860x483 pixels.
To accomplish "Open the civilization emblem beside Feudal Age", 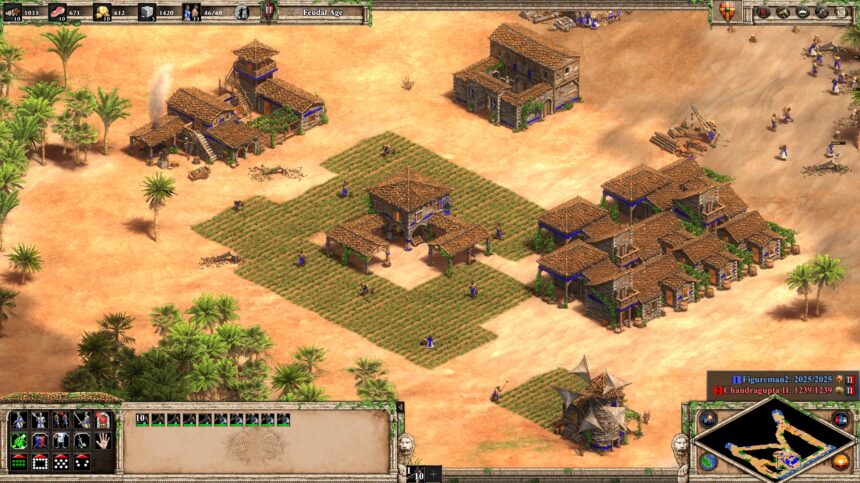I will pyautogui.click(x=268, y=12).
